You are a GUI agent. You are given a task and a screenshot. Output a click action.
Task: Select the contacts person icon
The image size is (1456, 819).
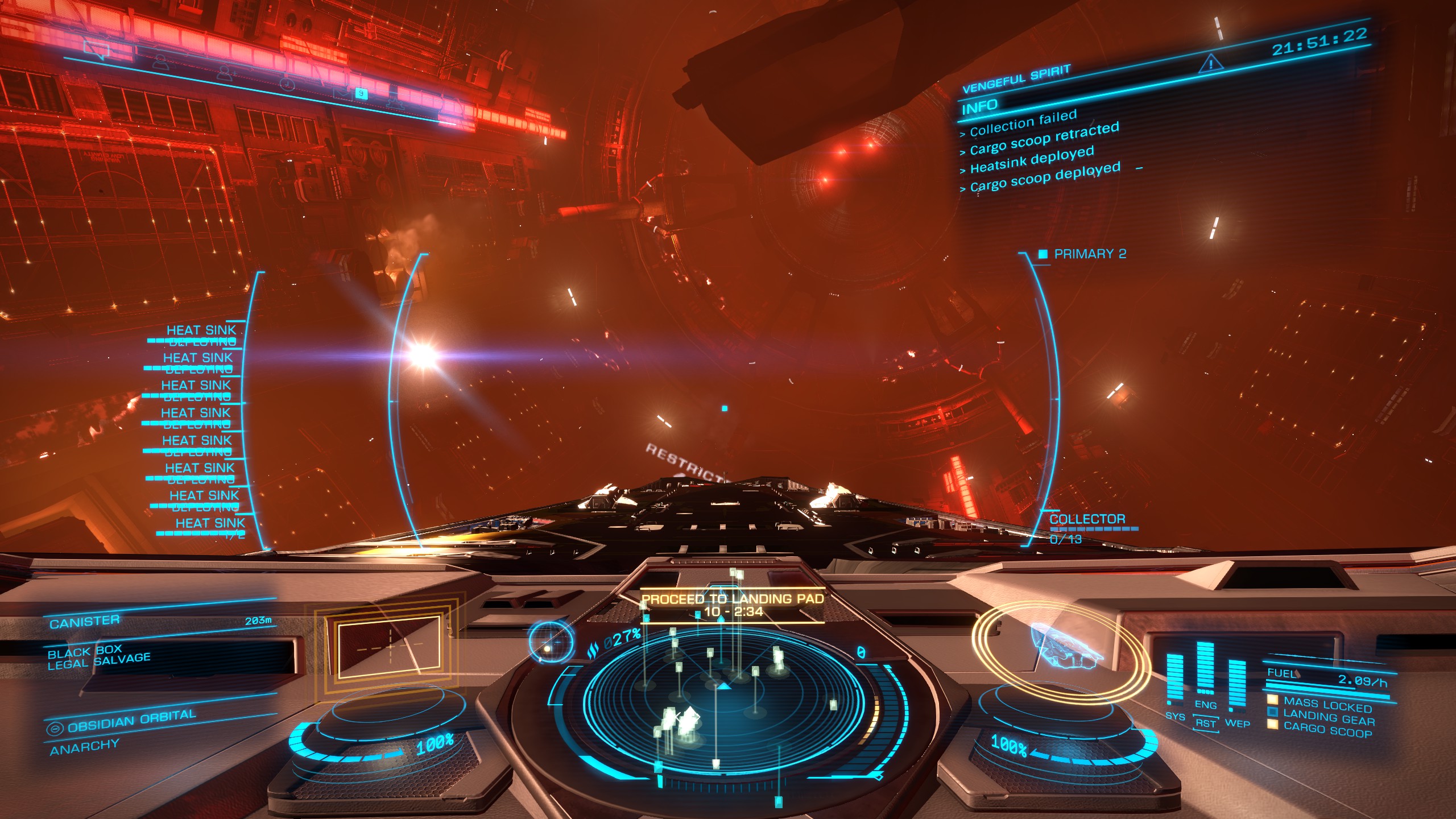pos(162,63)
